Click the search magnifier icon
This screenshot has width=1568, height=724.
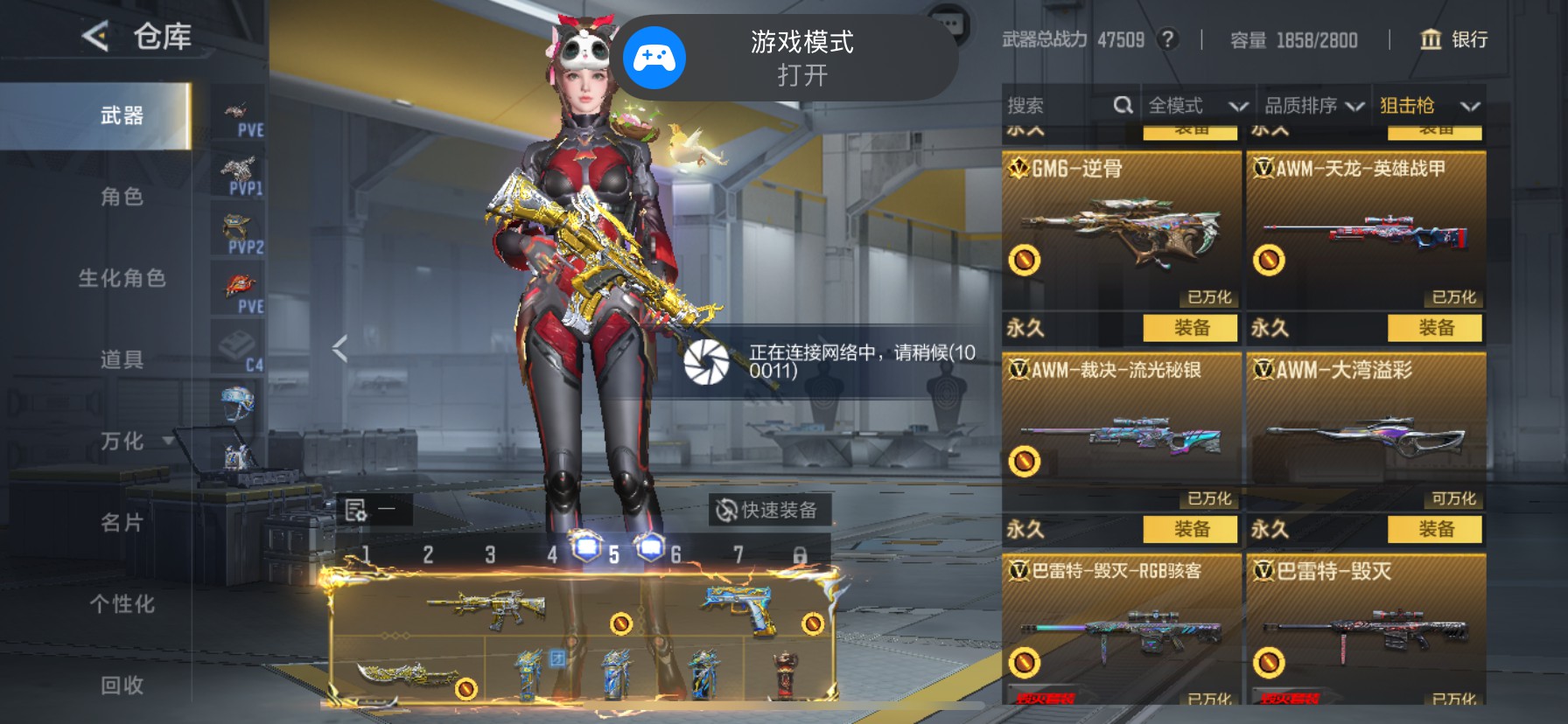(1123, 105)
